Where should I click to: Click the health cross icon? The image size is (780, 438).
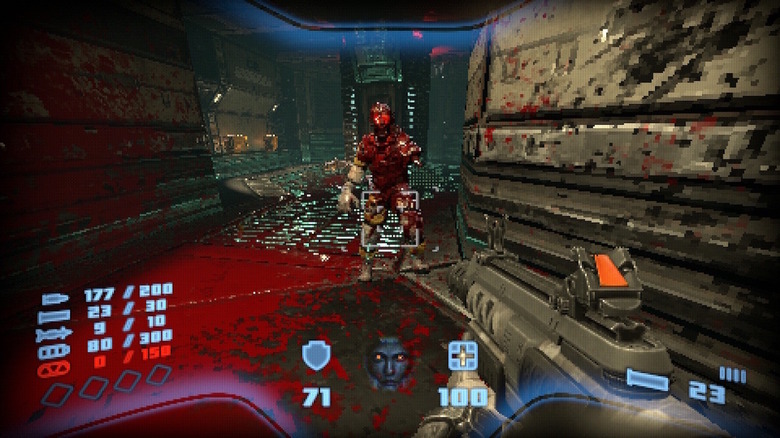(462, 356)
